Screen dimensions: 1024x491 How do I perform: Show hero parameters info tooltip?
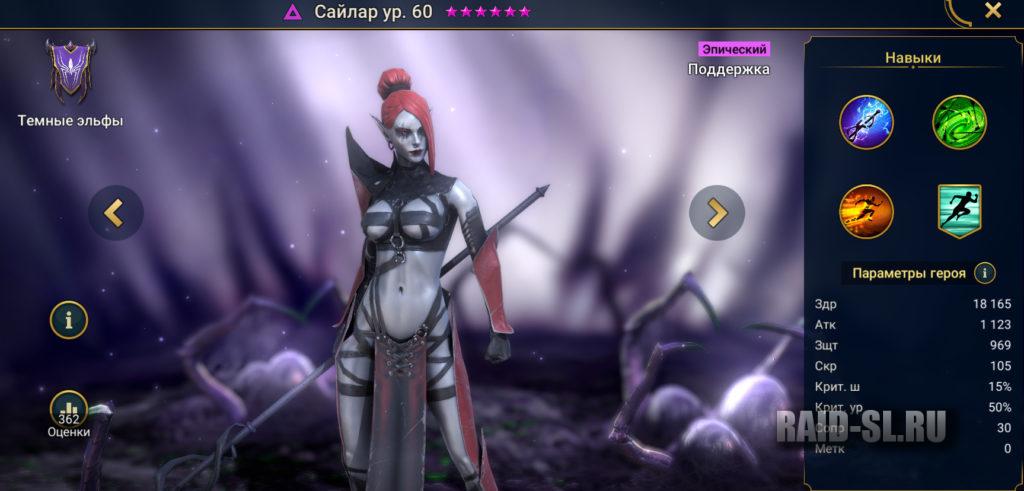click(985, 272)
